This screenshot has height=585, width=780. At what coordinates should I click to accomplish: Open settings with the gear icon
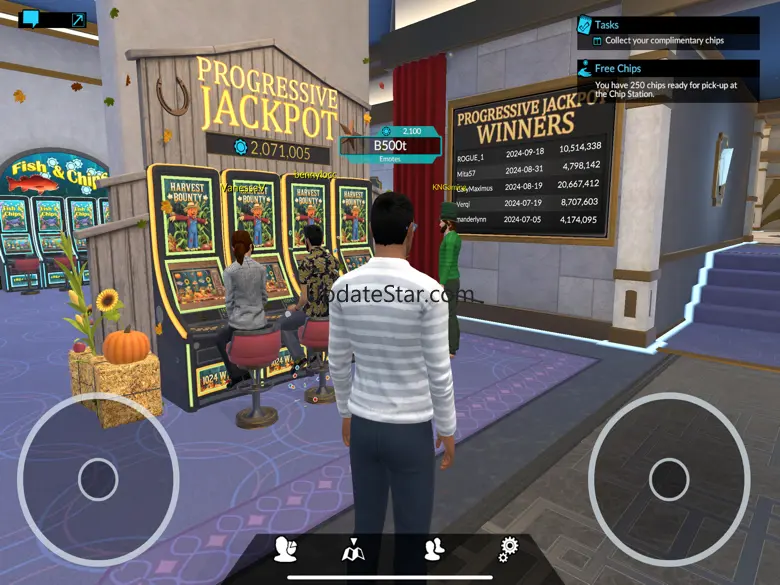click(x=509, y=548)
